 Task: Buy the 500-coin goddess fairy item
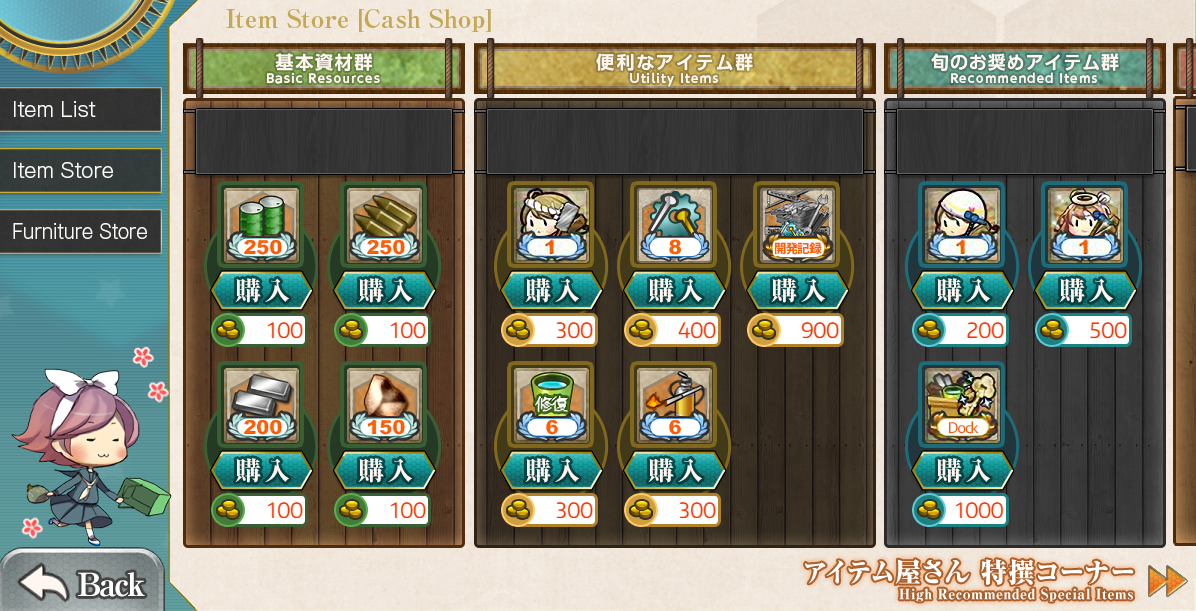click(1085, 291)
